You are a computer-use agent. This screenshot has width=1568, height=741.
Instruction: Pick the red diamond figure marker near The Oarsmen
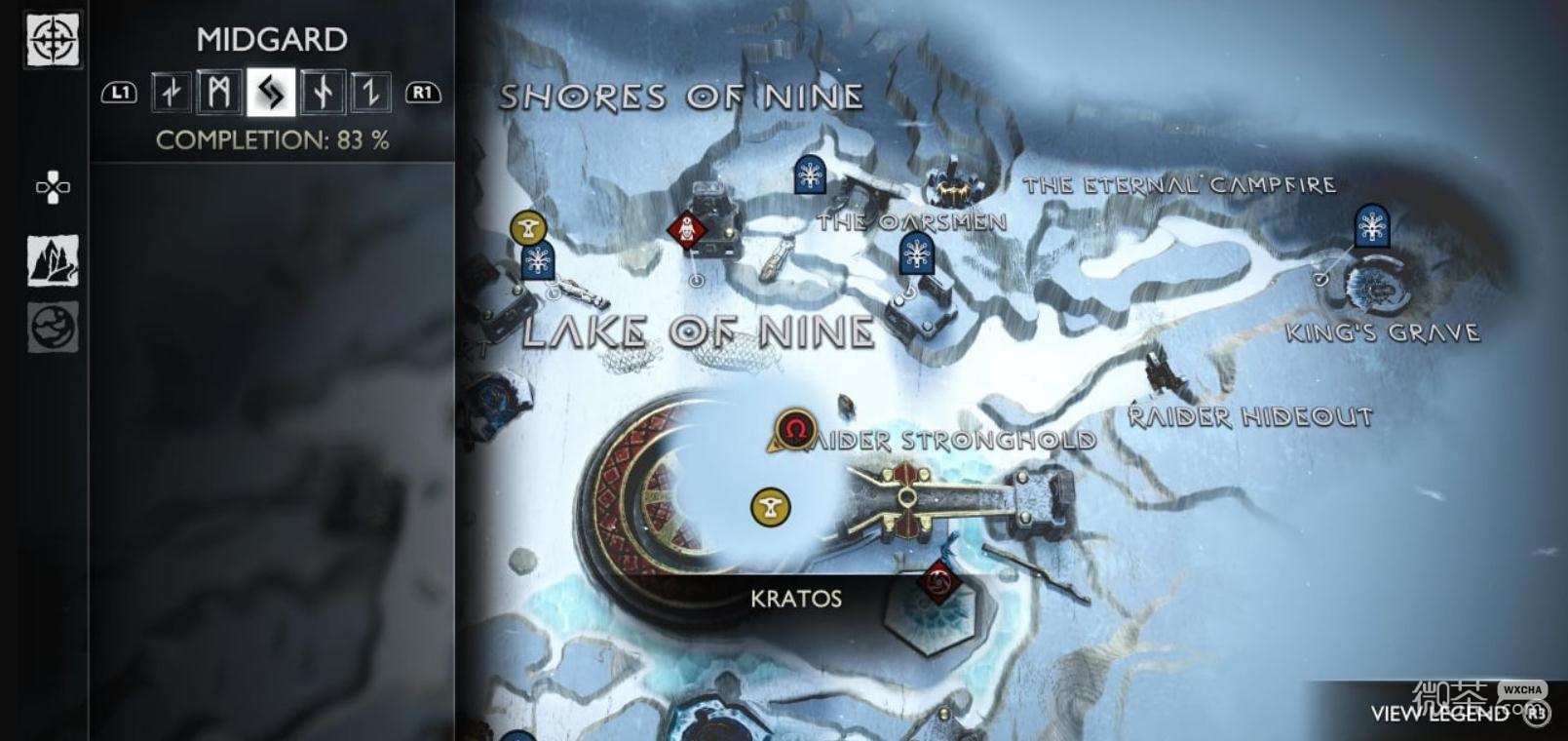point(688,230)
